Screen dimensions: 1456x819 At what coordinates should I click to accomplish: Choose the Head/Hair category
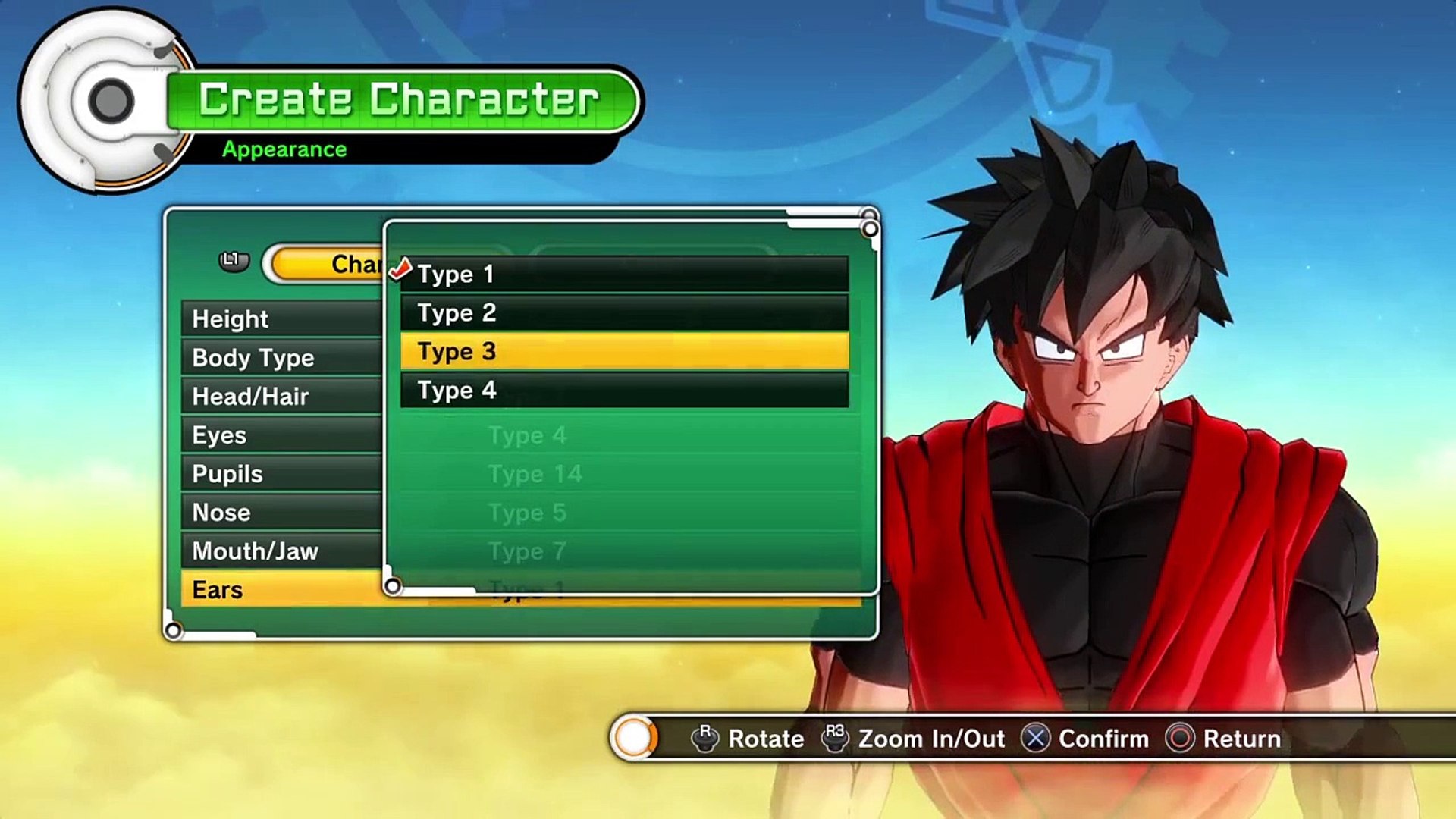pos(281,397)
